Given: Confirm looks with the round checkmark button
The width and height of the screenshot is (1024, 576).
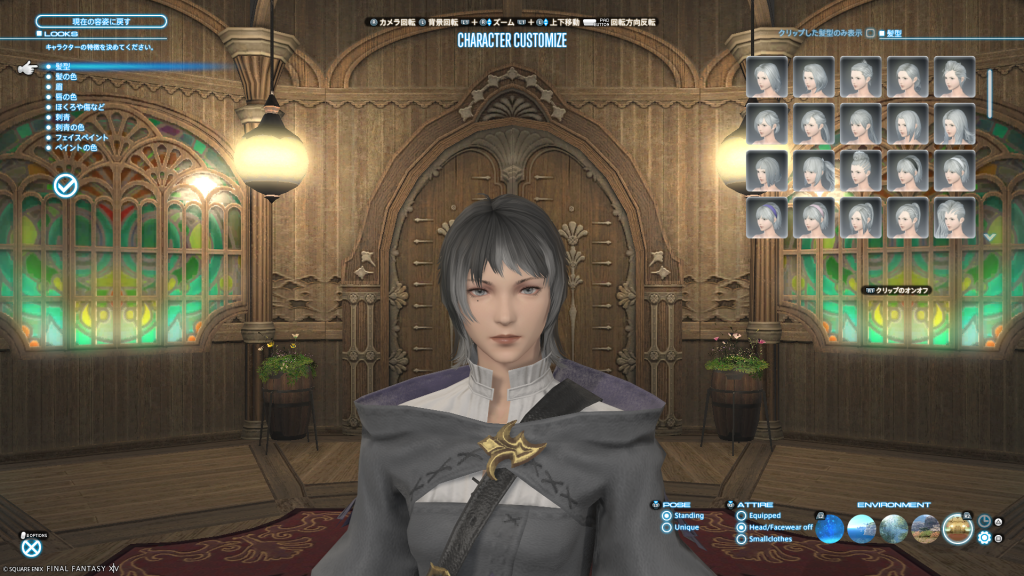Looking at the screenshot, I should 67,185.
